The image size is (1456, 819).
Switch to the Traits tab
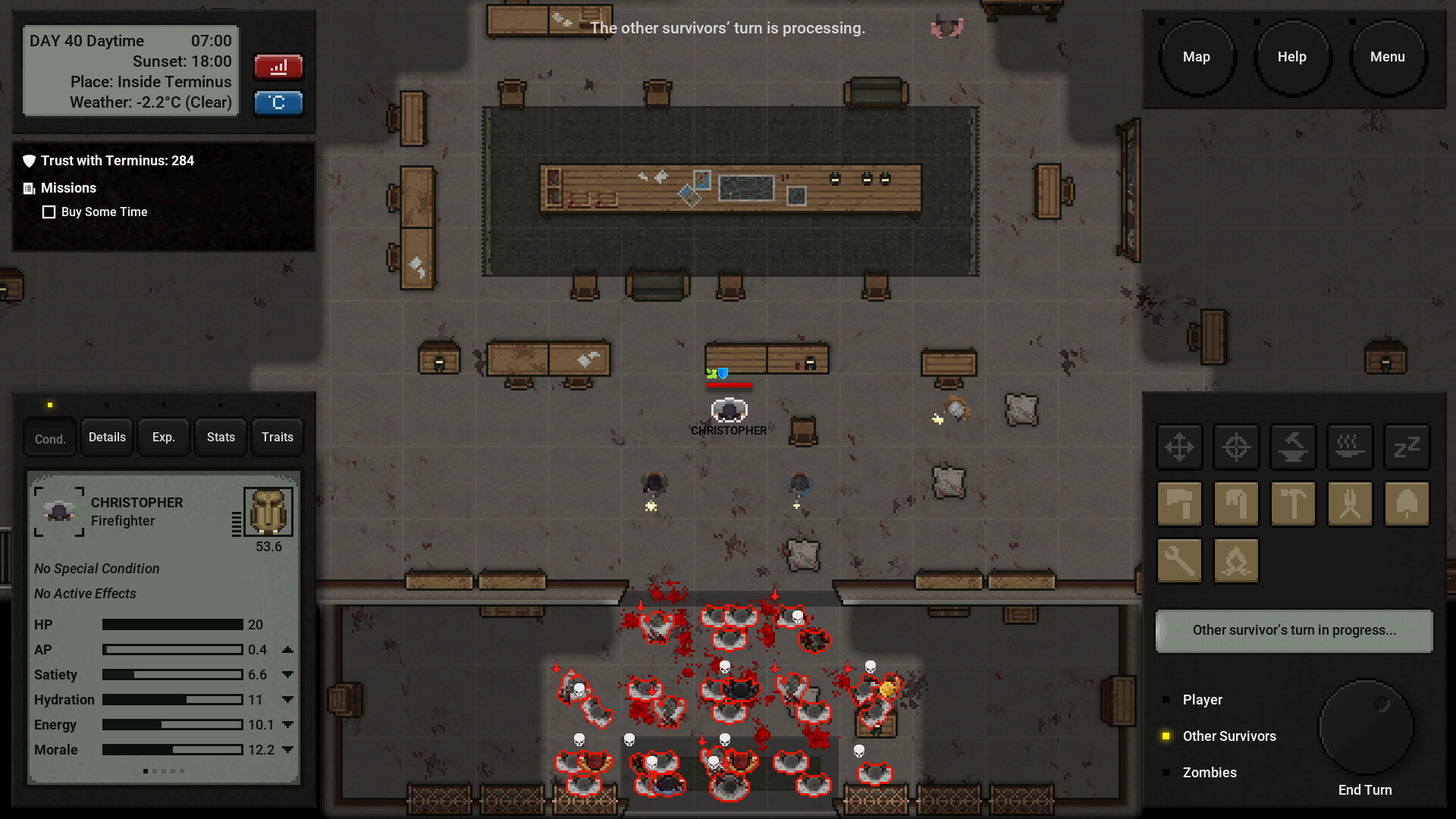pyautogui.click(x=277, y=437)
